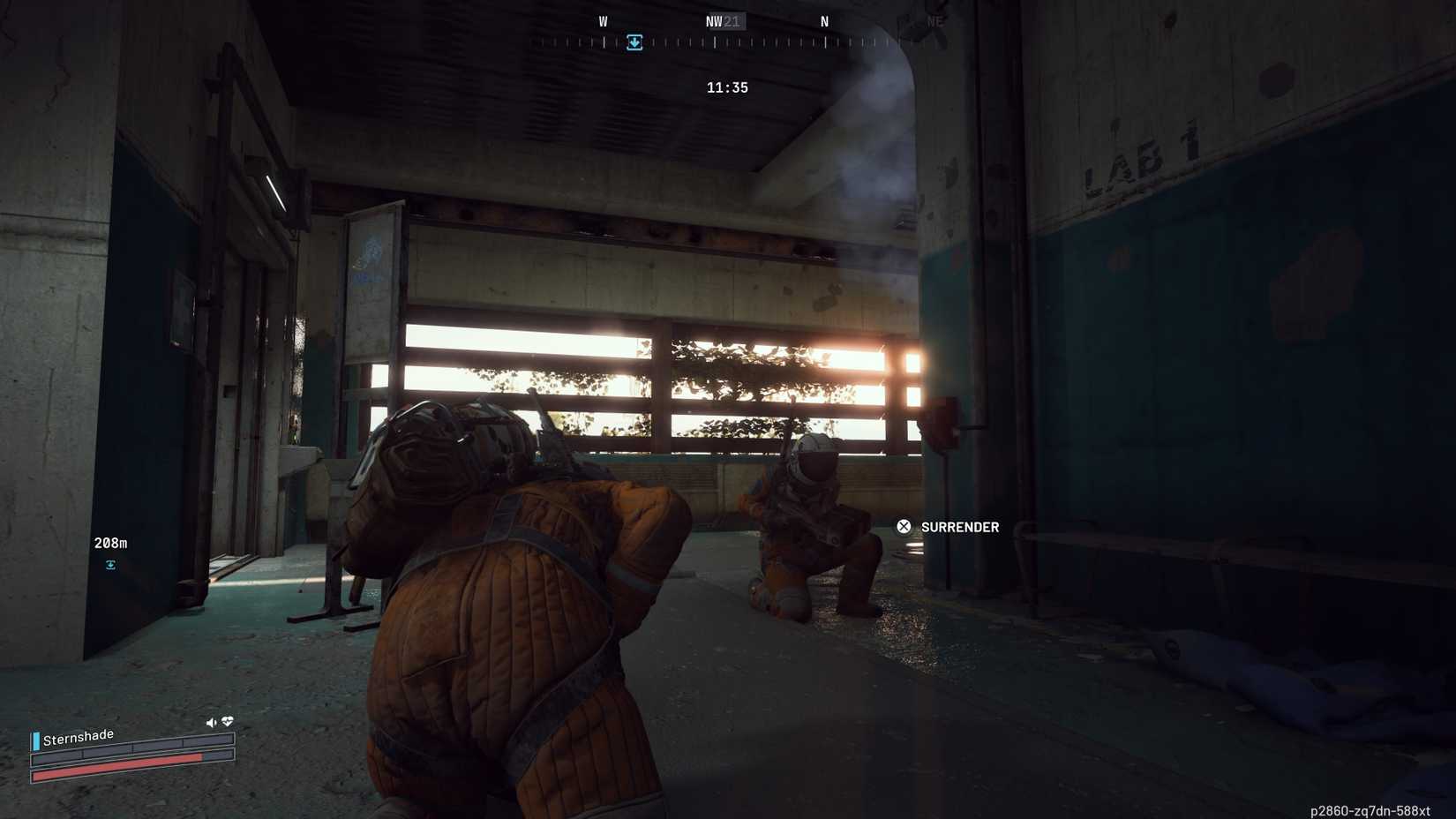The height and width of the screenshot is (819, 1456).
Task: Expand the 21 bearing readout next to NW
Action: (x=731, y=20)
